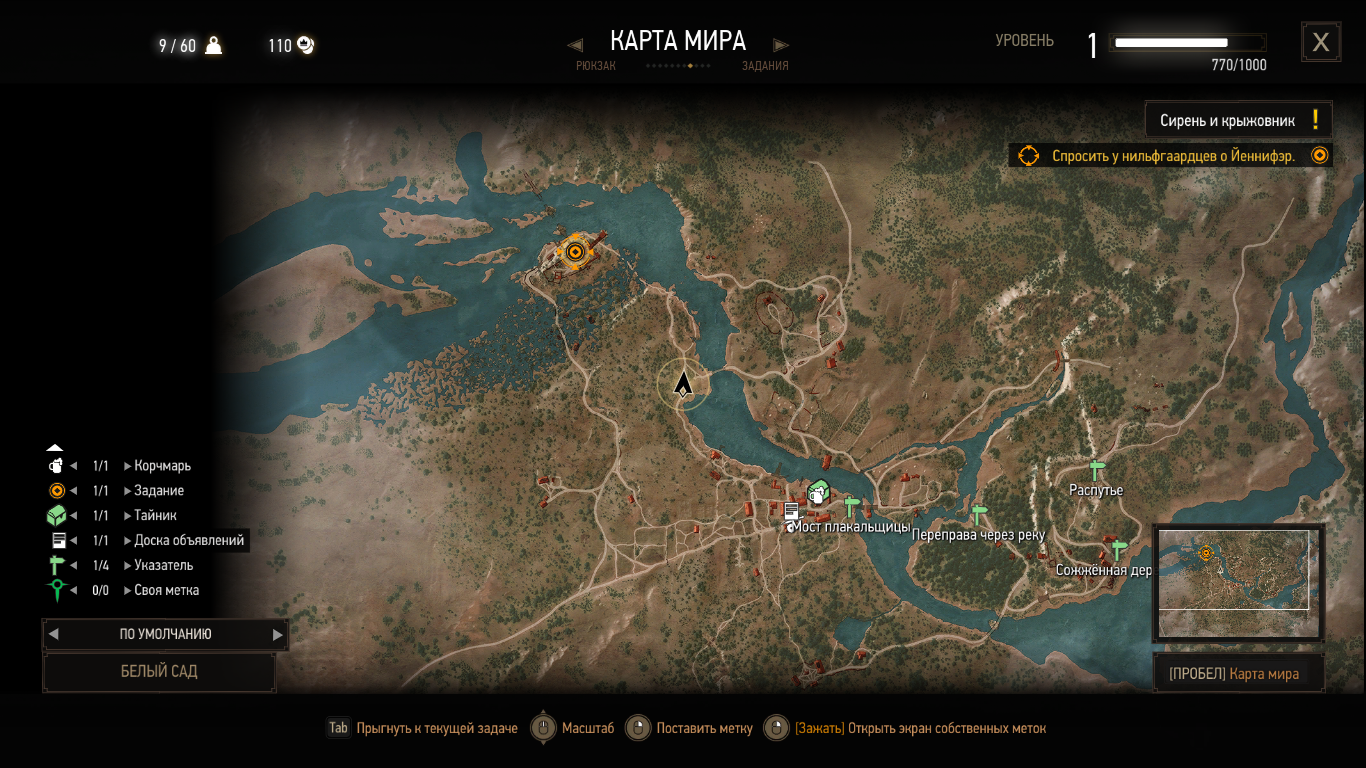Click the minimap overview in the corner

(1238, 582)
